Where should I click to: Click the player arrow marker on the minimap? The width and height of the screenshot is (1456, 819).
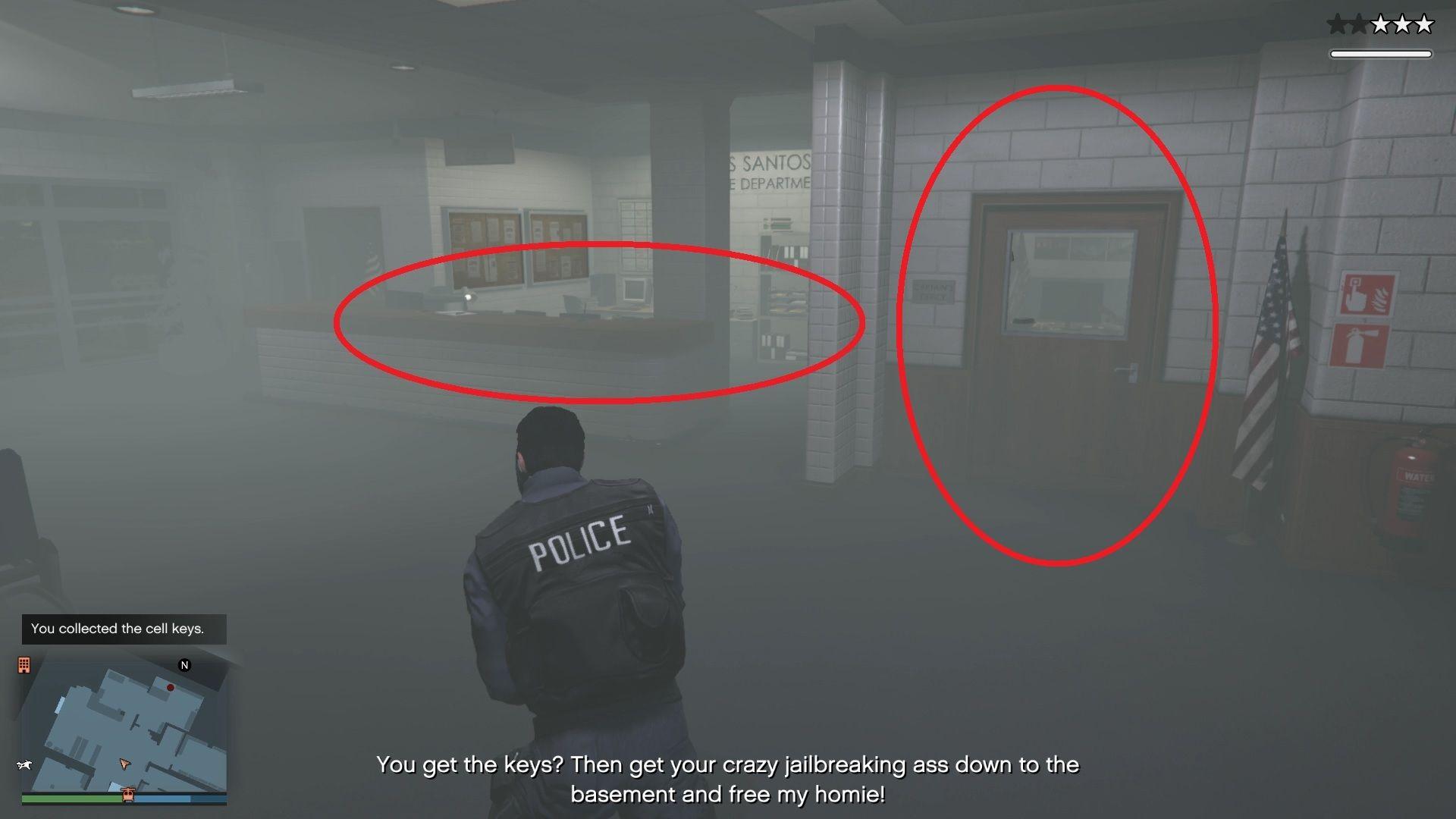click(124, 765)
